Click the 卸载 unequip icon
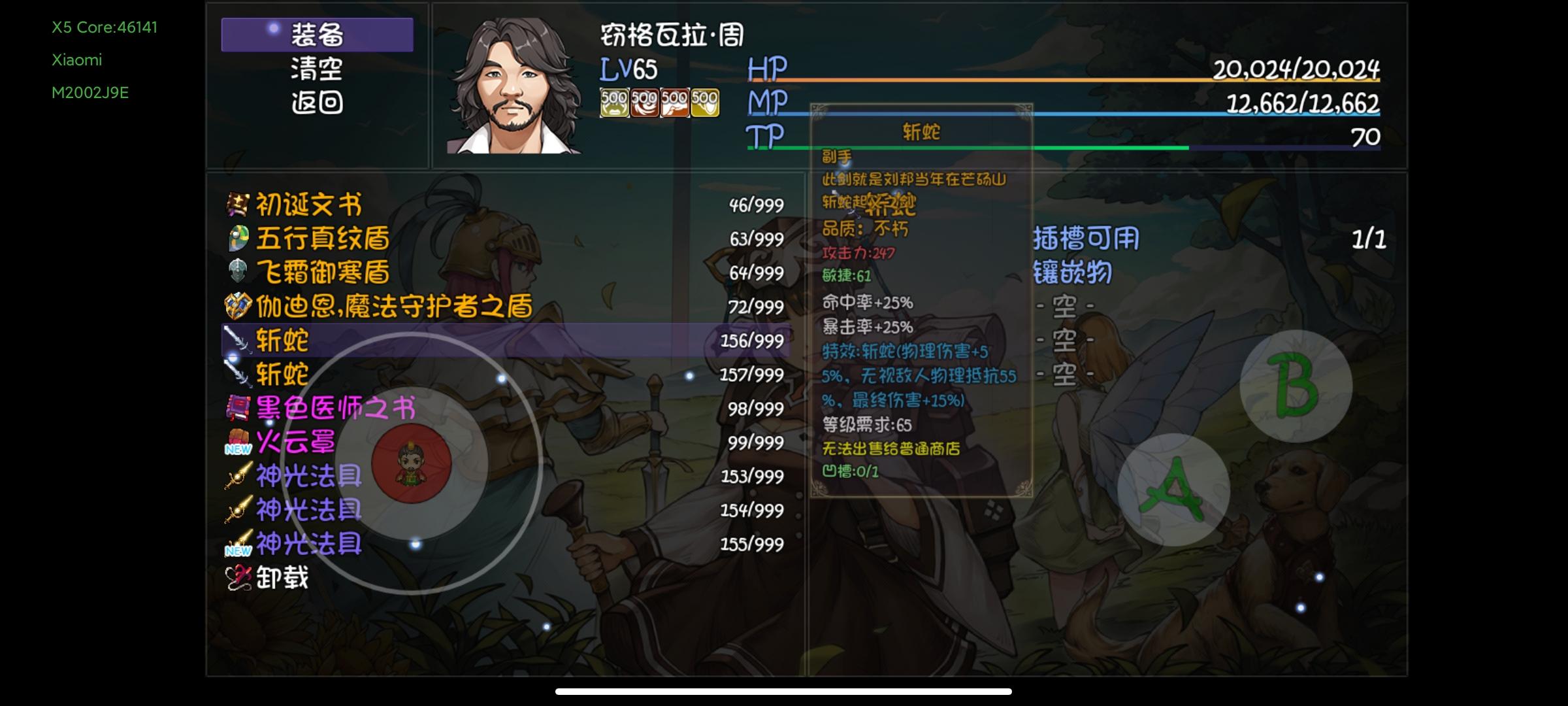1568x706 pixels. (x=240, y=575)
